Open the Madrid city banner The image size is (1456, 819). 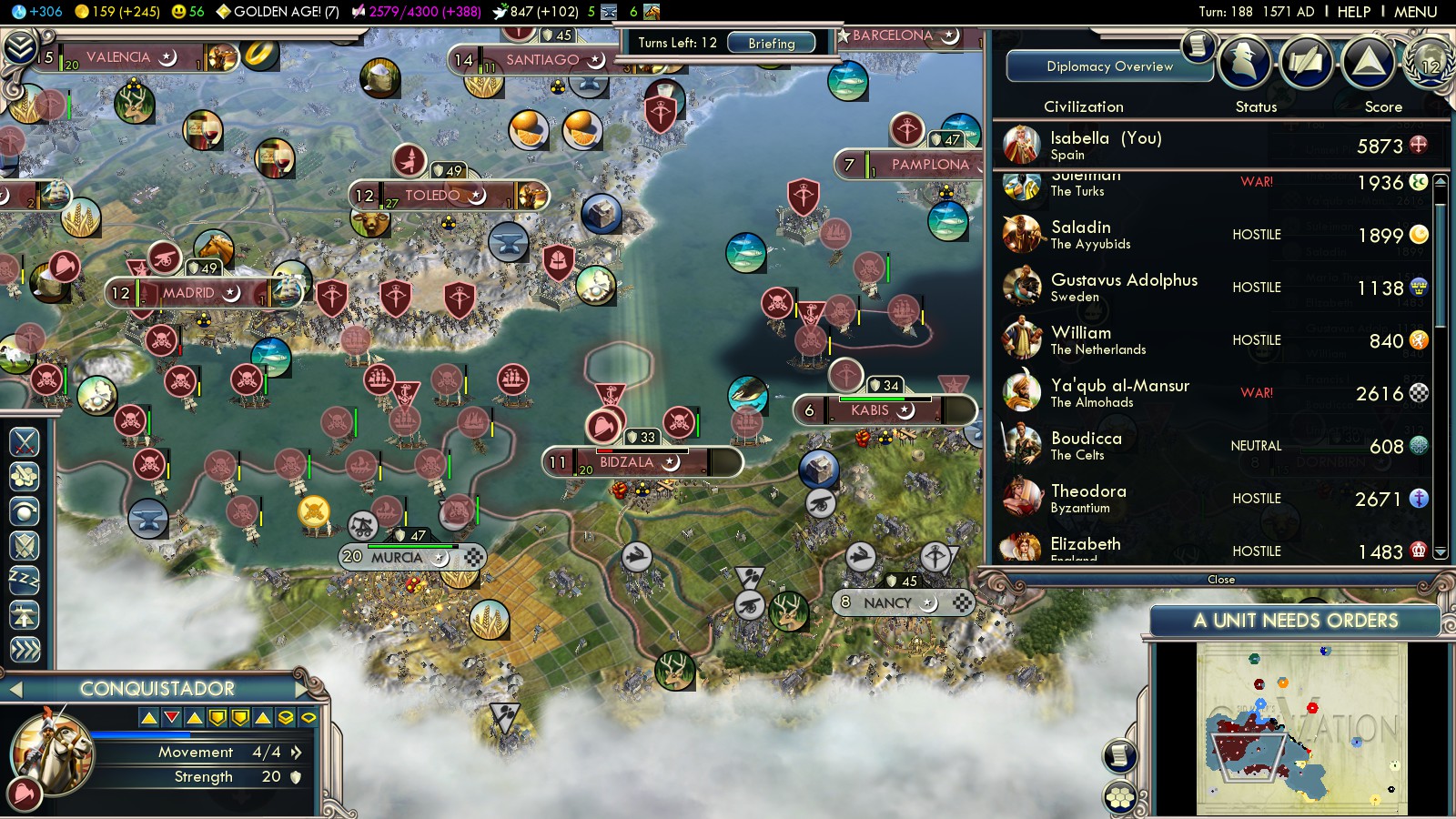tap(188, 293)
